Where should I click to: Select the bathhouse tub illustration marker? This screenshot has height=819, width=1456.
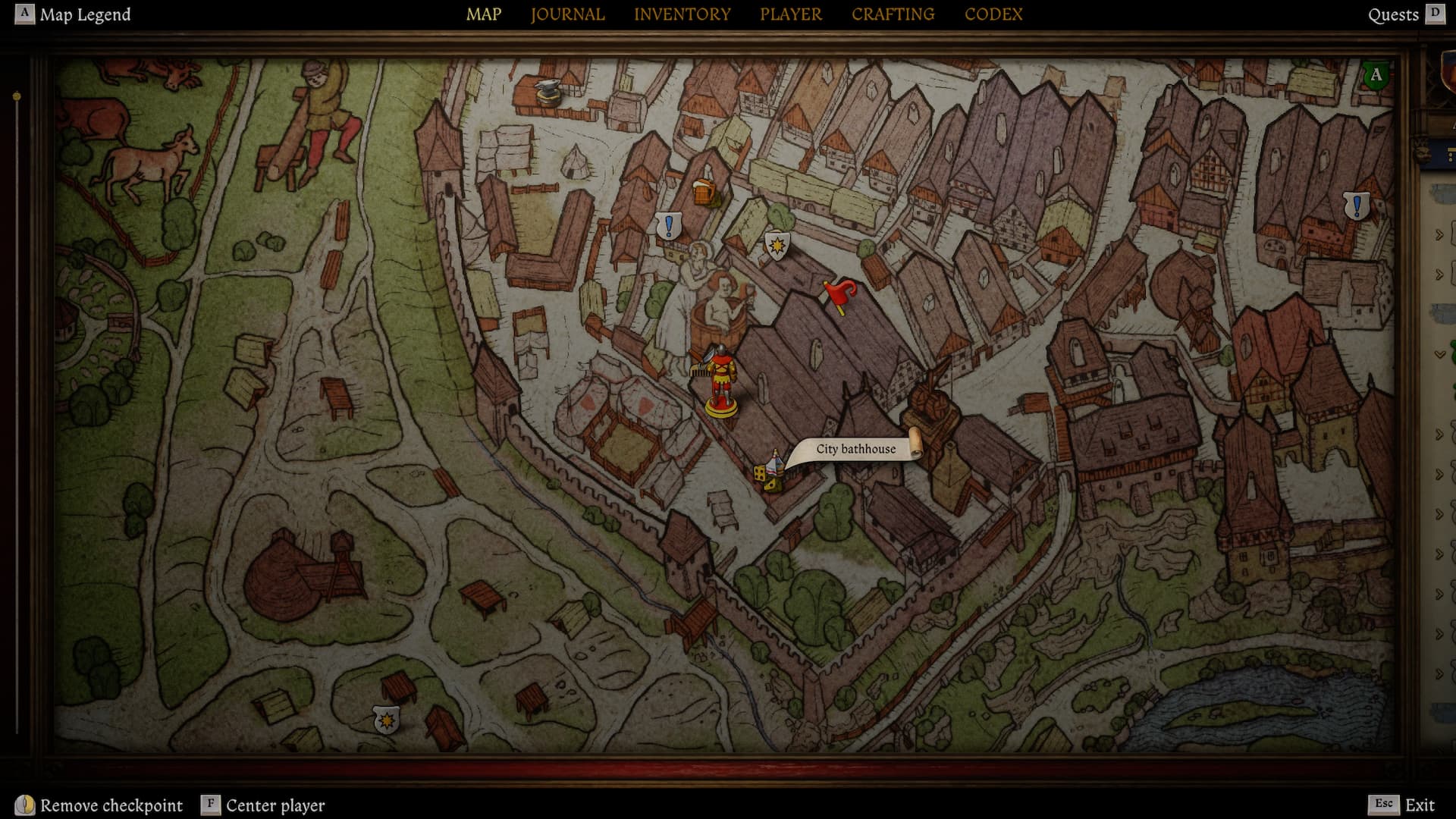click(714, 311)
